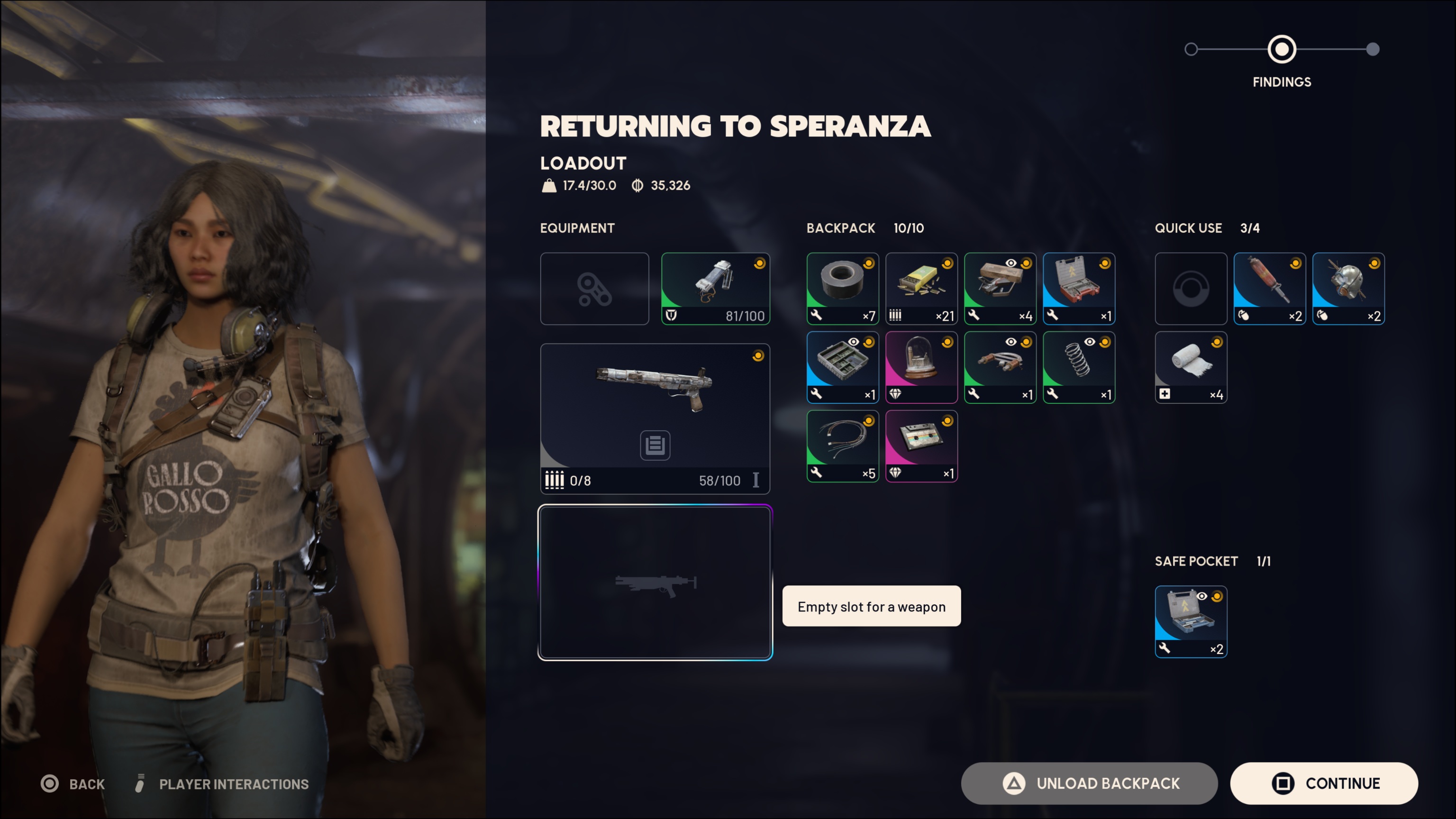
Task: Choose the red syringe quick use item
Action: click(x=1269, y=289)
